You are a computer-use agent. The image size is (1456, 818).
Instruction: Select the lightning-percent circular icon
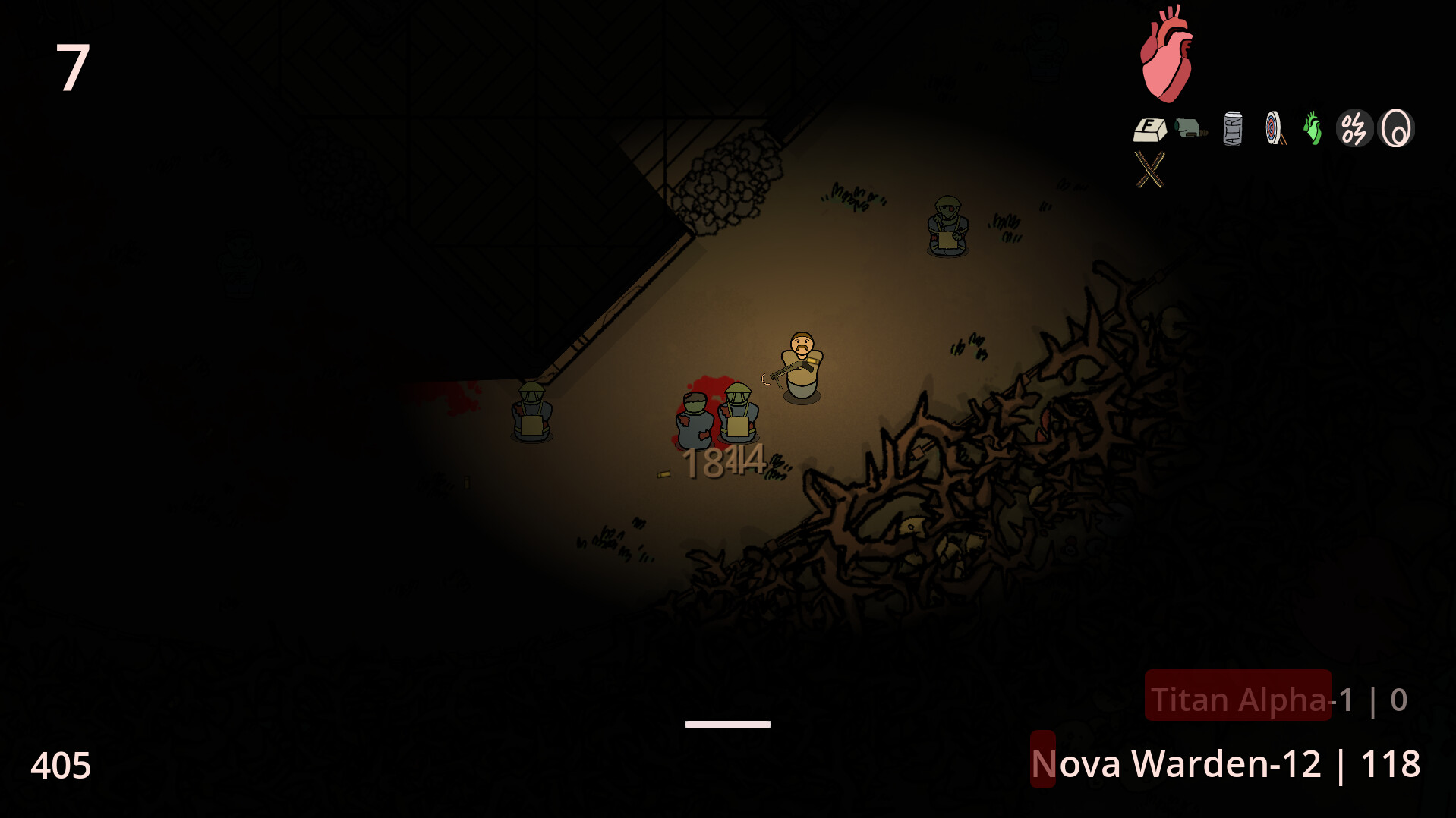click(1354, 128)
